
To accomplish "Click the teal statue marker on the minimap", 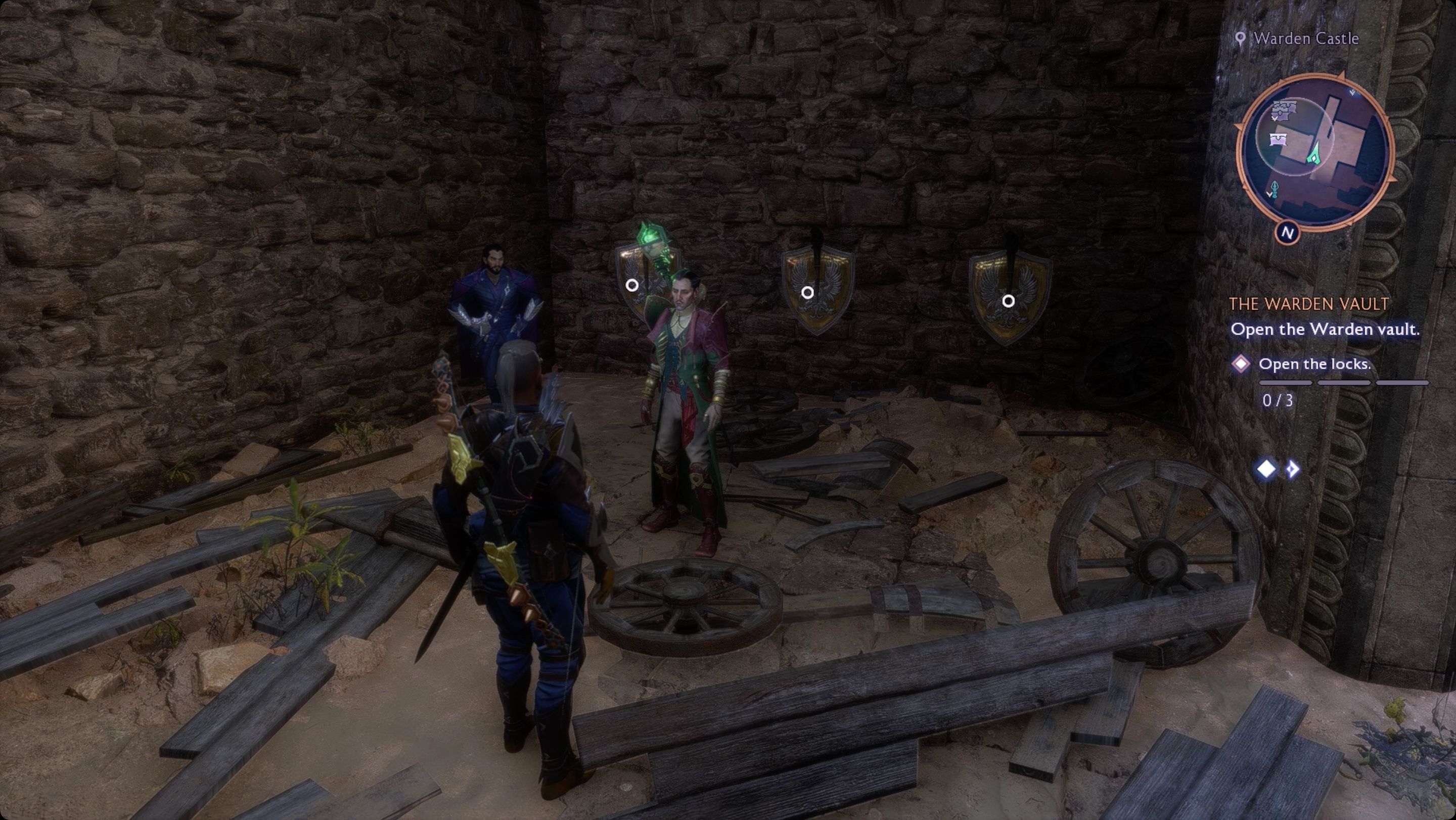I will 1274,189.
